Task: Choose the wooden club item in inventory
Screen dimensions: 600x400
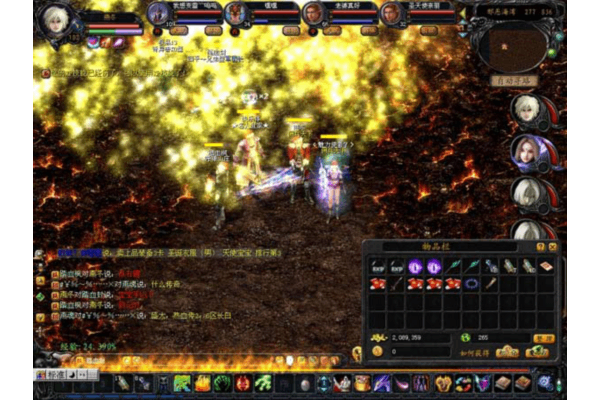Action: coord(490,284)
